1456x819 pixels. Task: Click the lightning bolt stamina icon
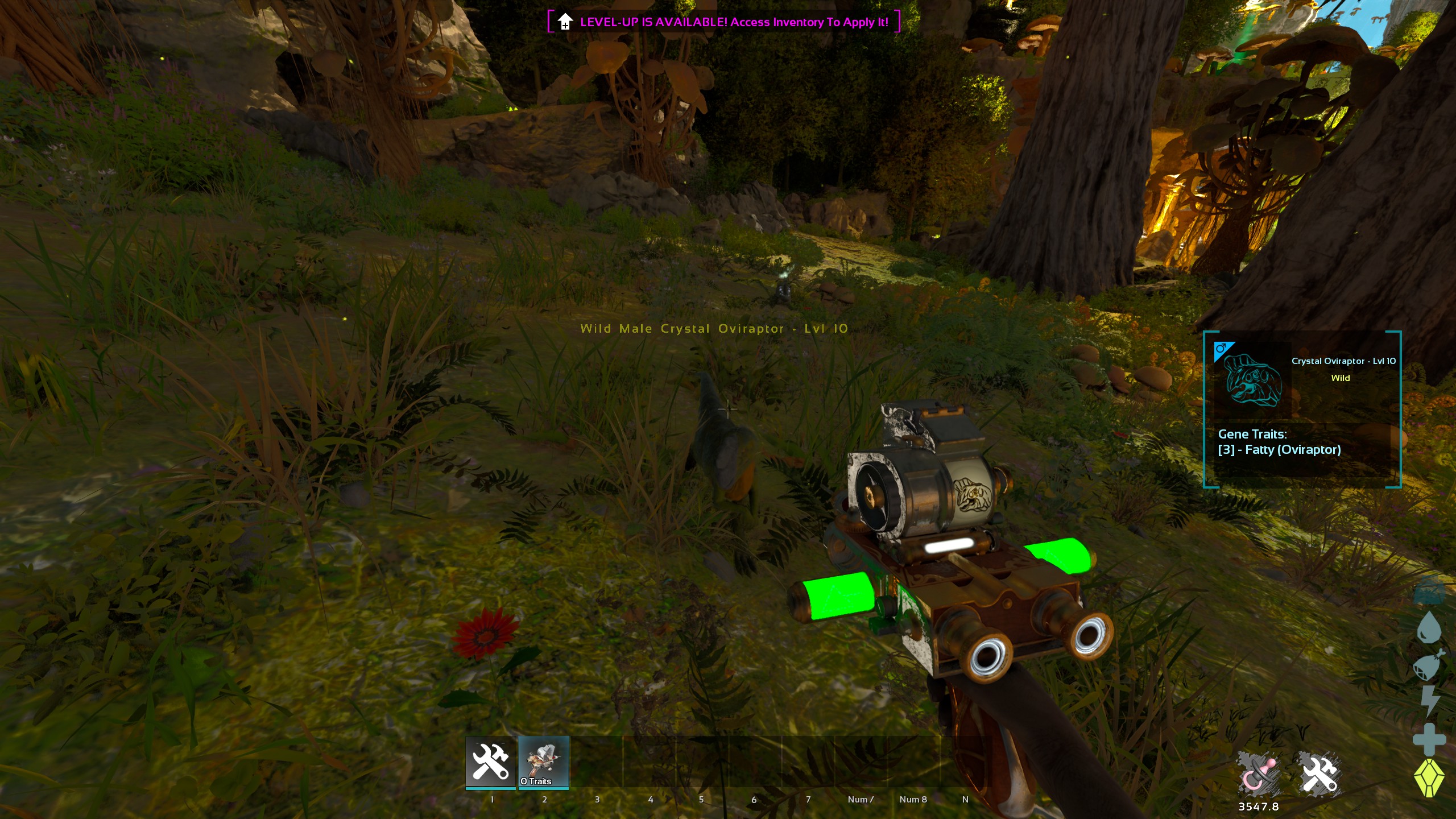(1429, 701)
